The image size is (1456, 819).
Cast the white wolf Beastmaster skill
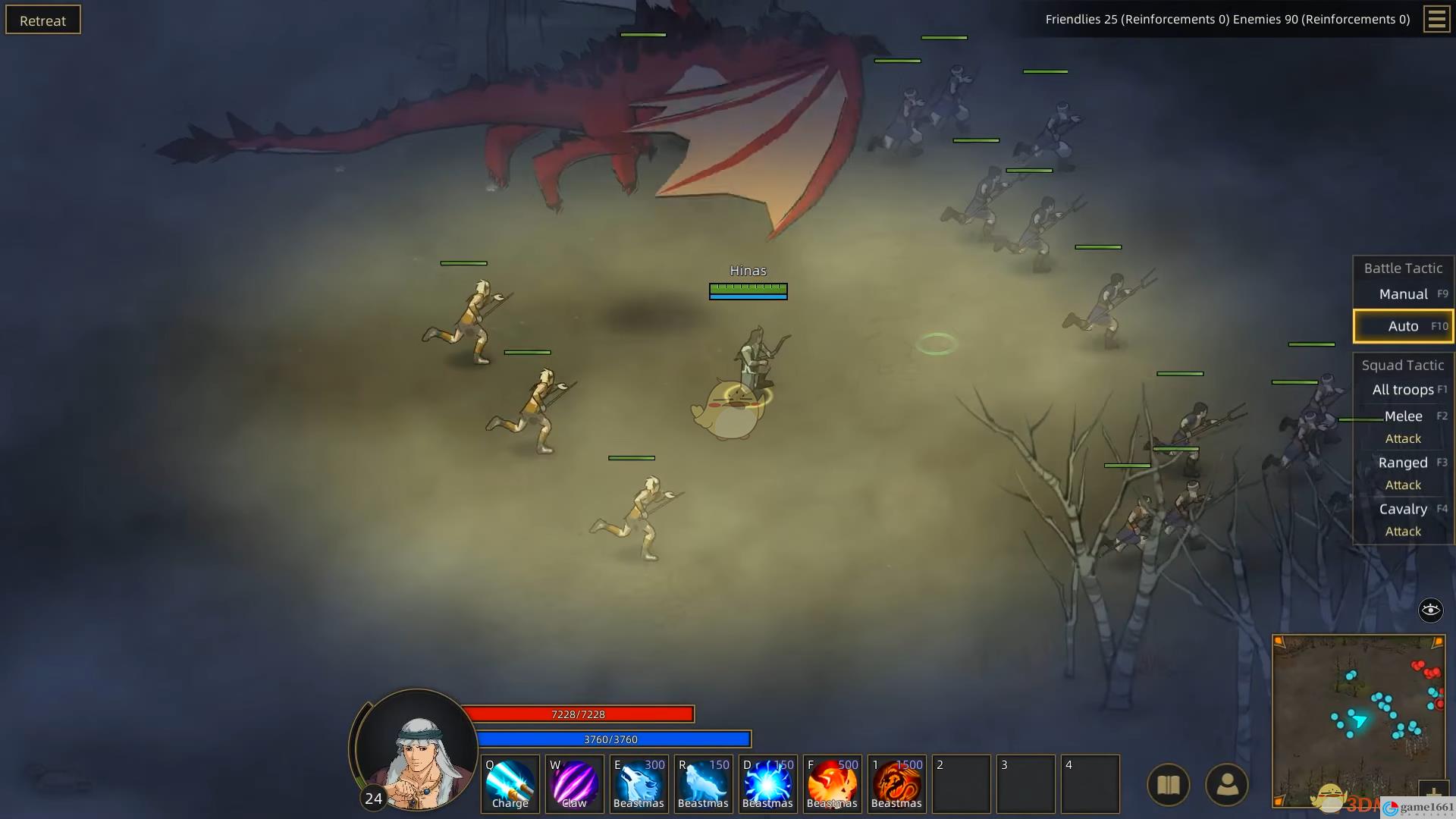(703, 784)
